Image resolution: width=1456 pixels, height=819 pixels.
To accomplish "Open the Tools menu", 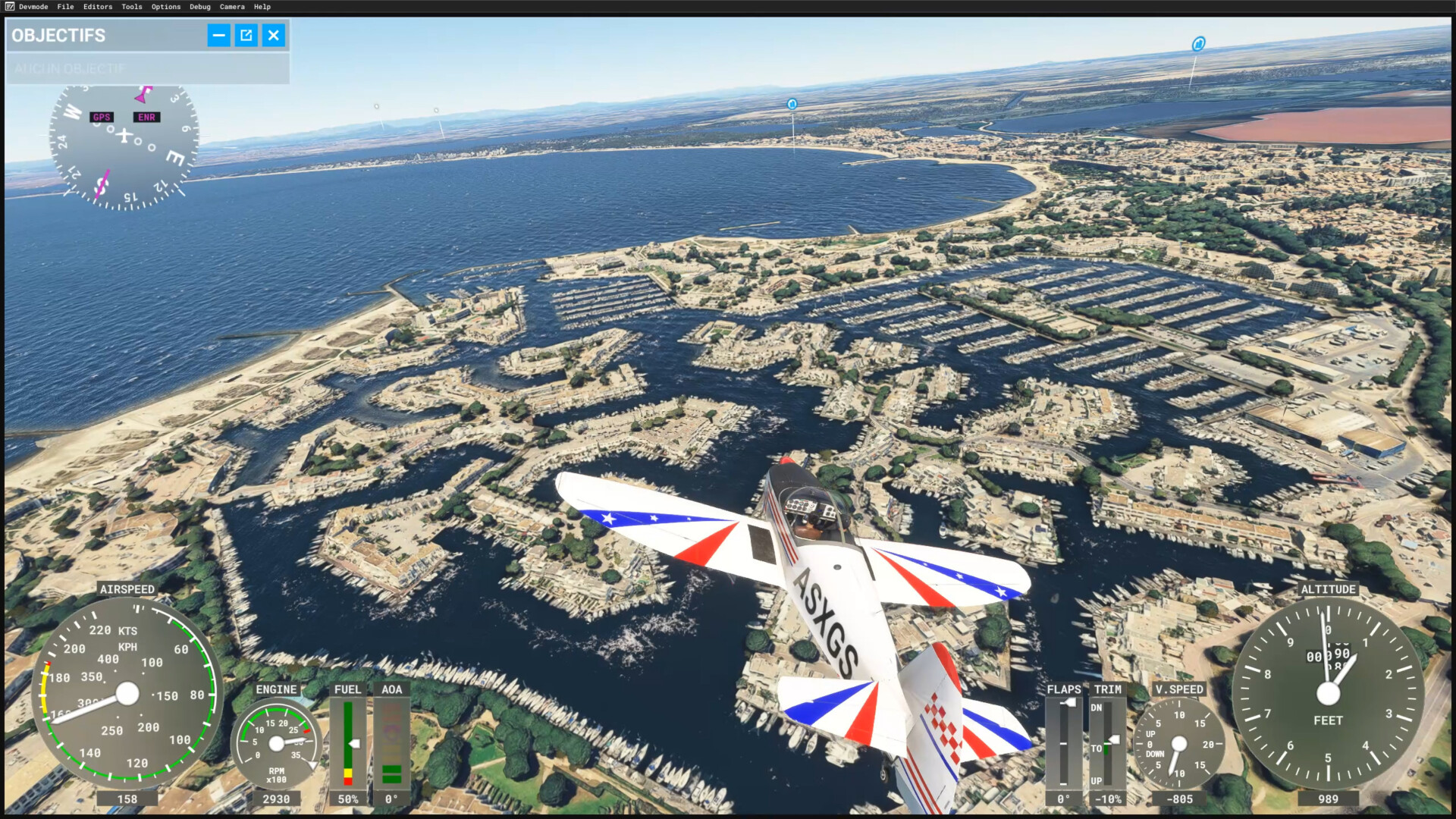I will coord(132,7).
